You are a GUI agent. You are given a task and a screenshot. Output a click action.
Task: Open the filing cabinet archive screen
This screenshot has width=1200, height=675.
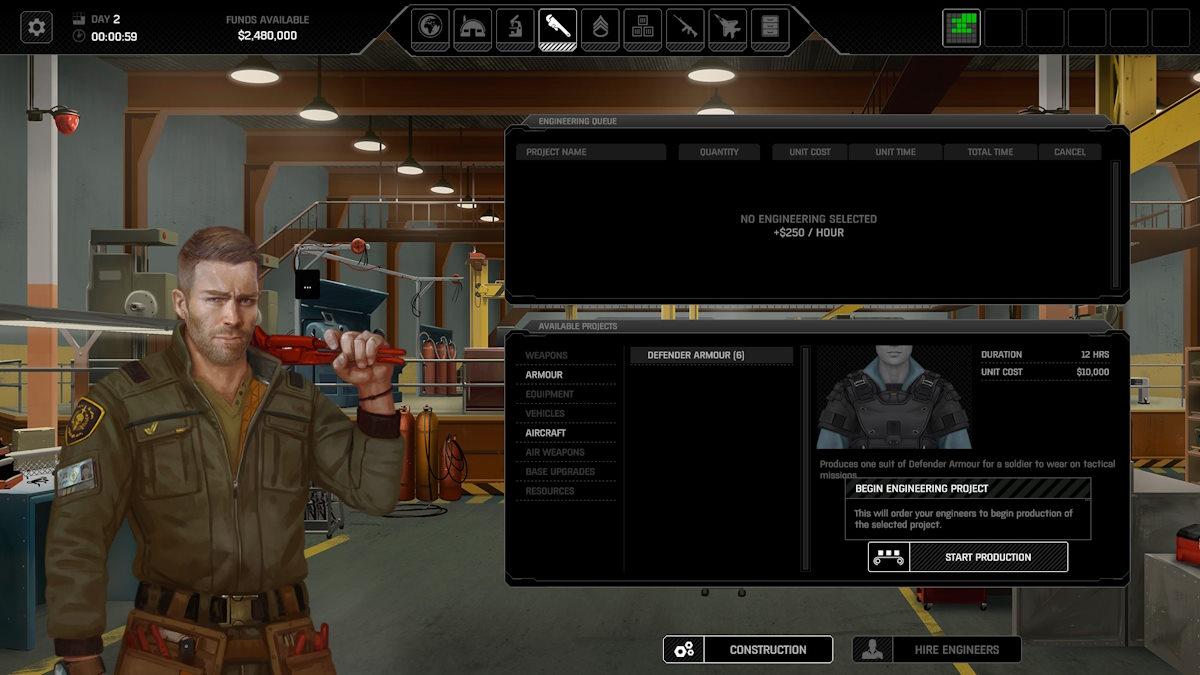[769, 27]
